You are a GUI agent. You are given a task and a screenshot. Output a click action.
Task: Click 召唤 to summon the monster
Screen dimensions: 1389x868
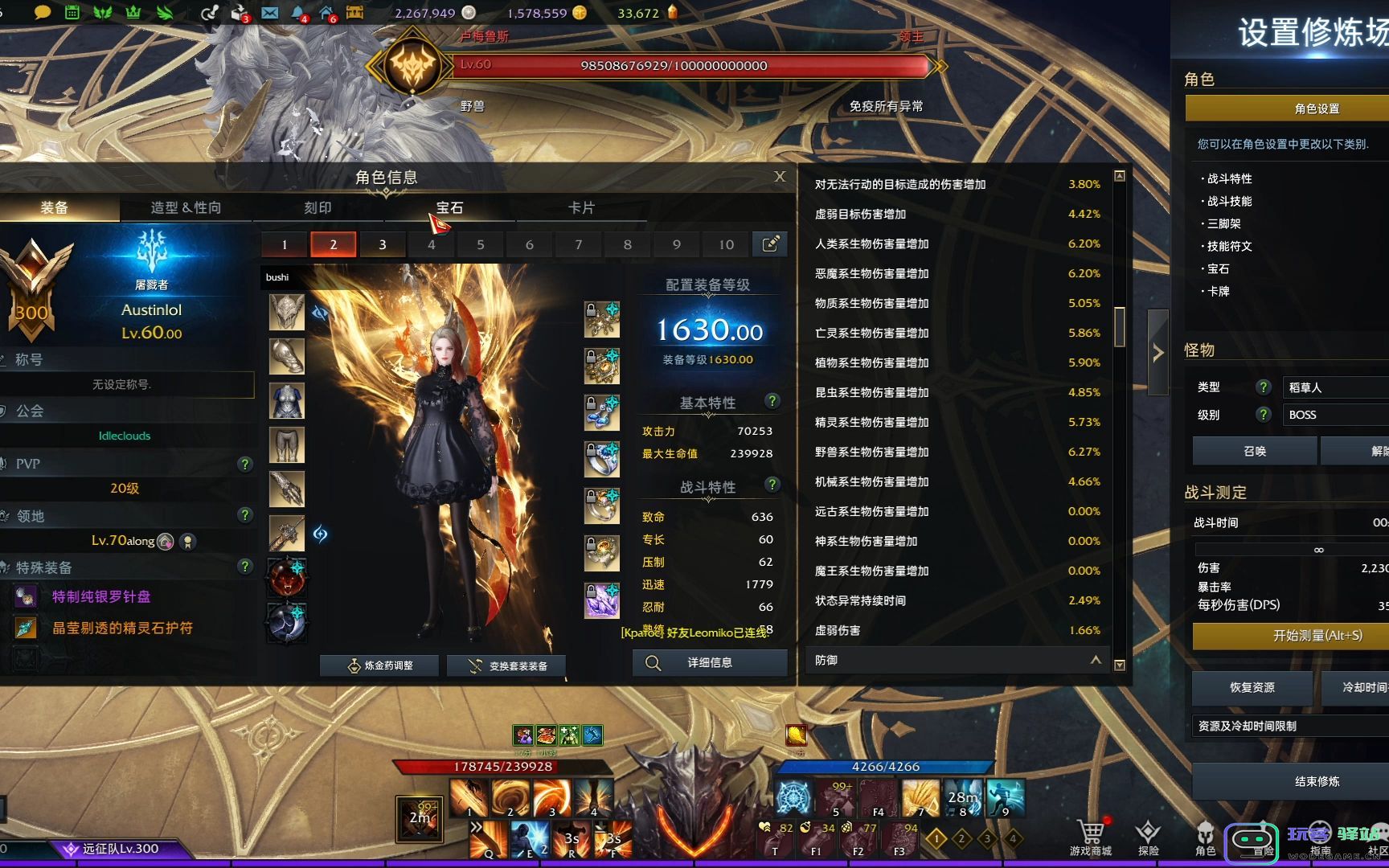1254,451
